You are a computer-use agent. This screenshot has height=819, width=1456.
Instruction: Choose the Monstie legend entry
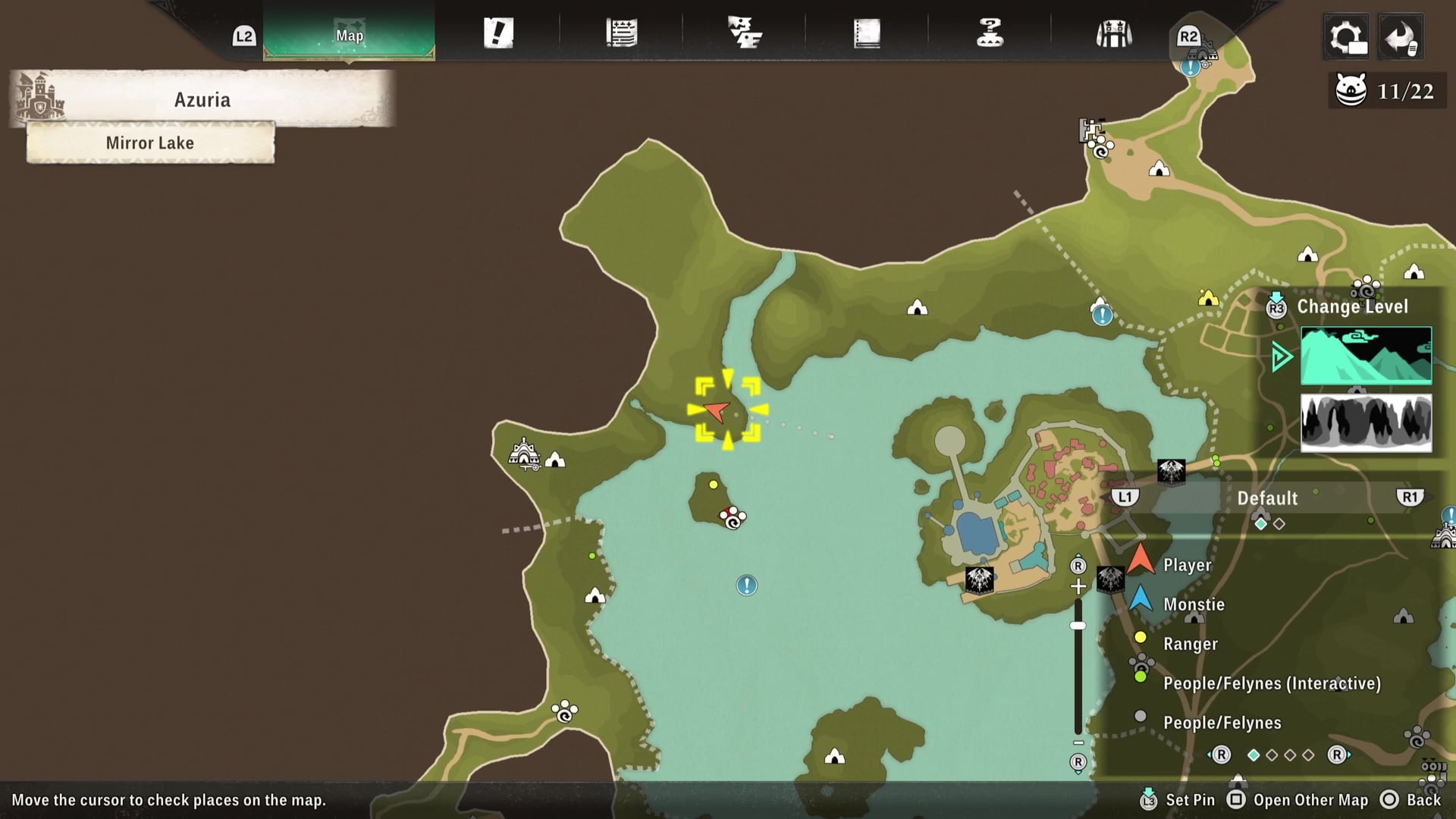tap(1194, 604)
